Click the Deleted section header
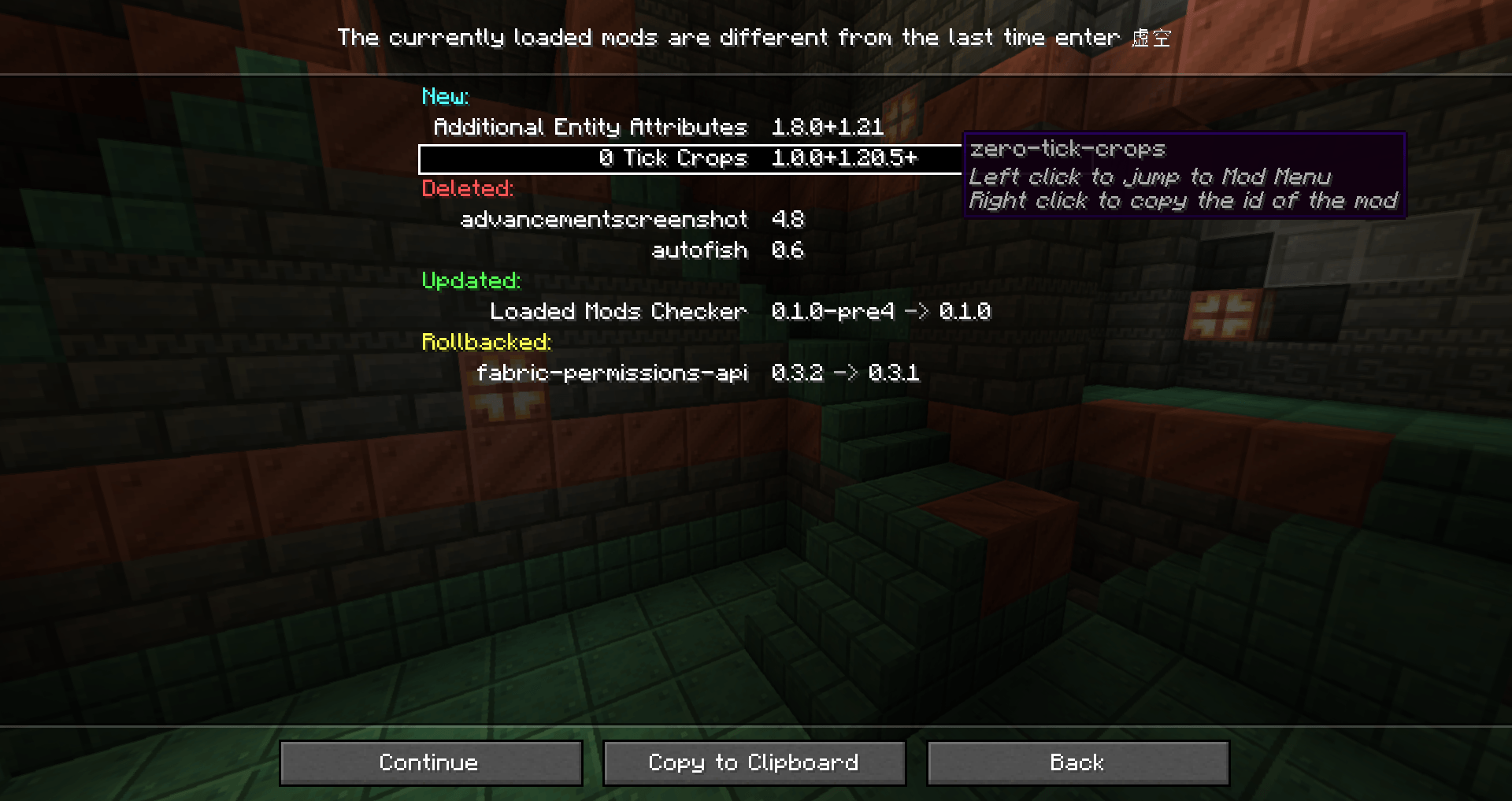 point(467,188)
